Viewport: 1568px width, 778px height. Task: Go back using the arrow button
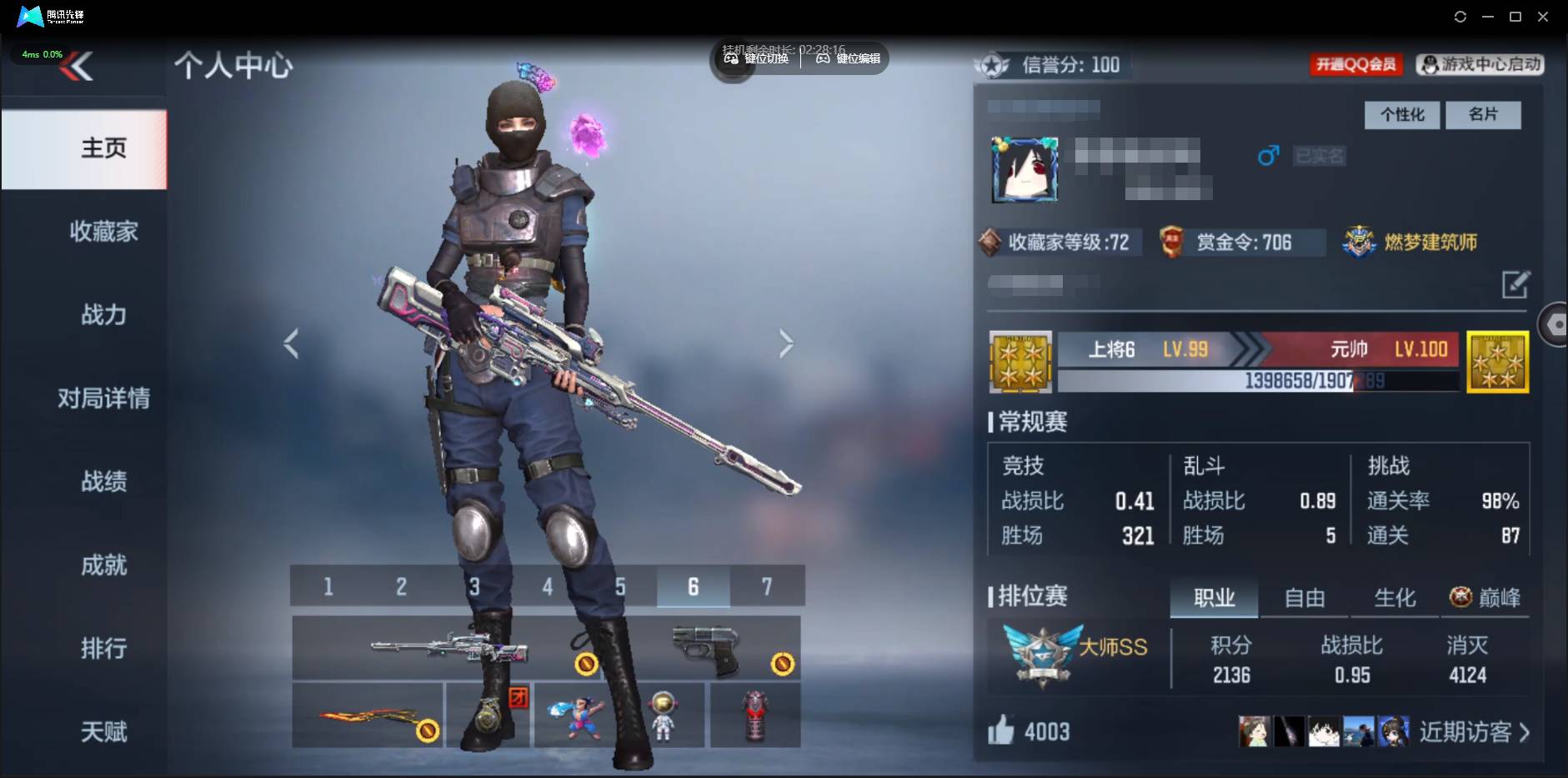click(x=77, y=66)
